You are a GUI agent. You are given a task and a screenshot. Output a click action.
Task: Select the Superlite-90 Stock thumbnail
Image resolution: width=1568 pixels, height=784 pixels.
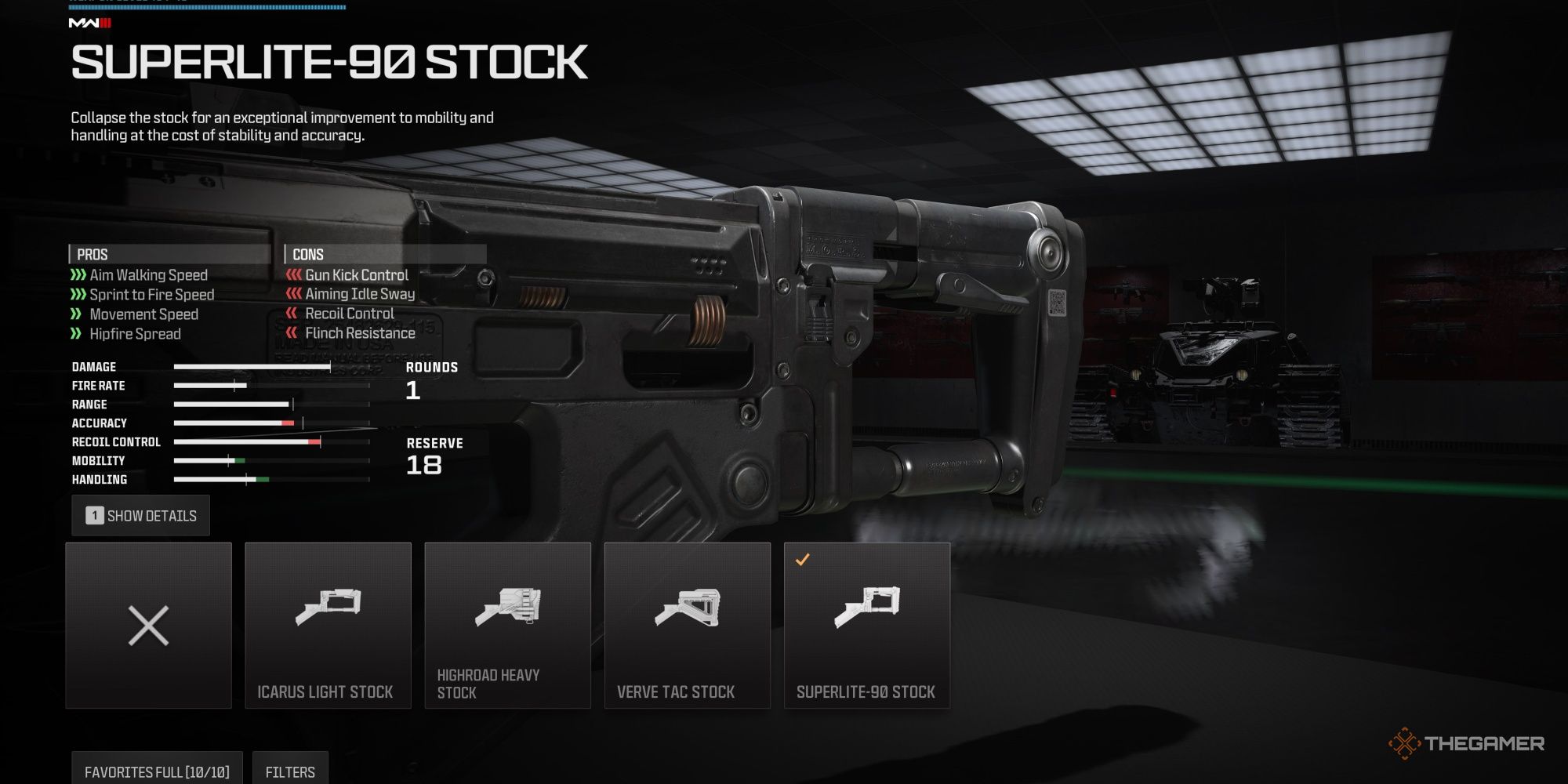pos(866,623)
